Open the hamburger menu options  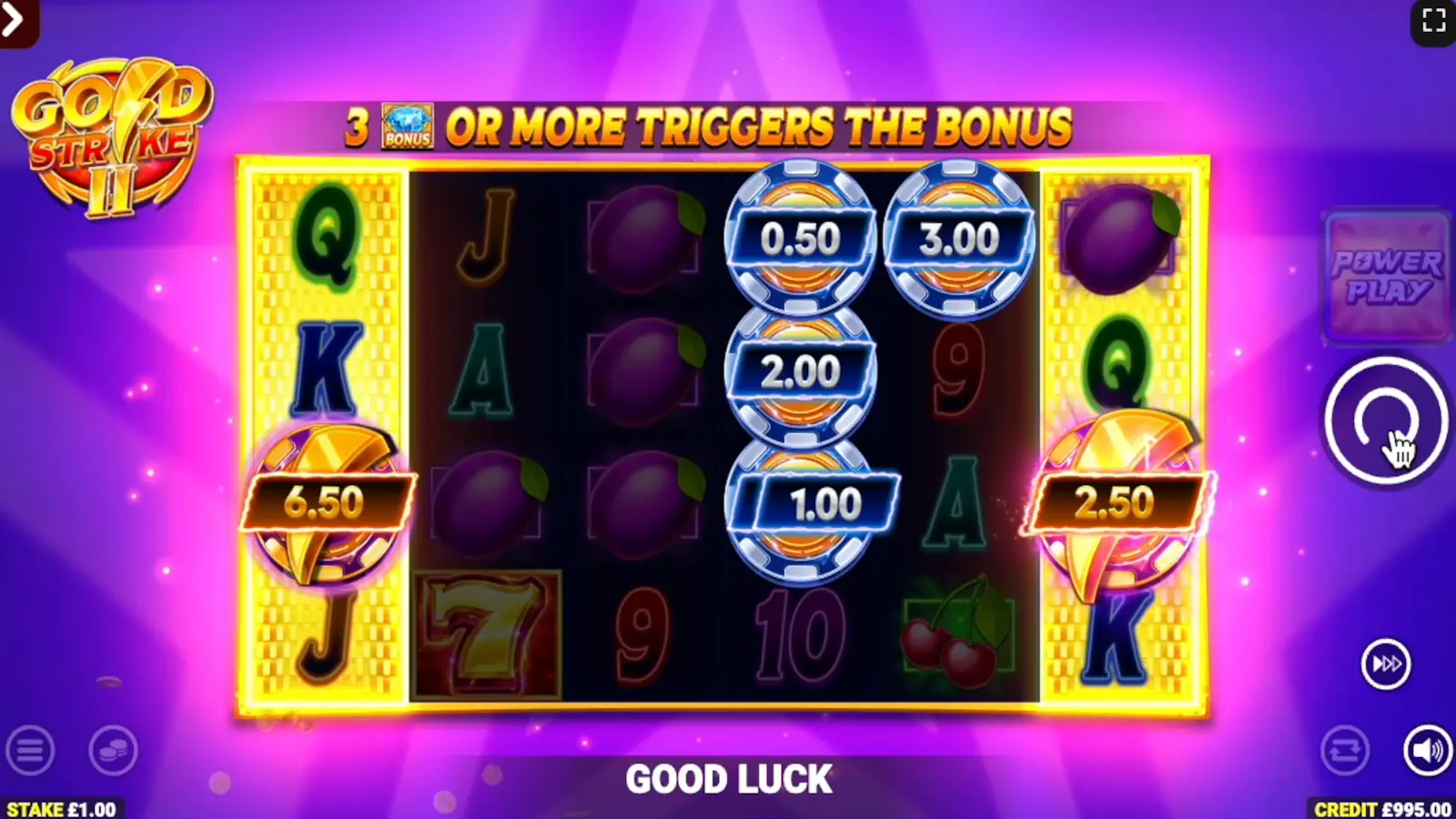coord(32,752)
